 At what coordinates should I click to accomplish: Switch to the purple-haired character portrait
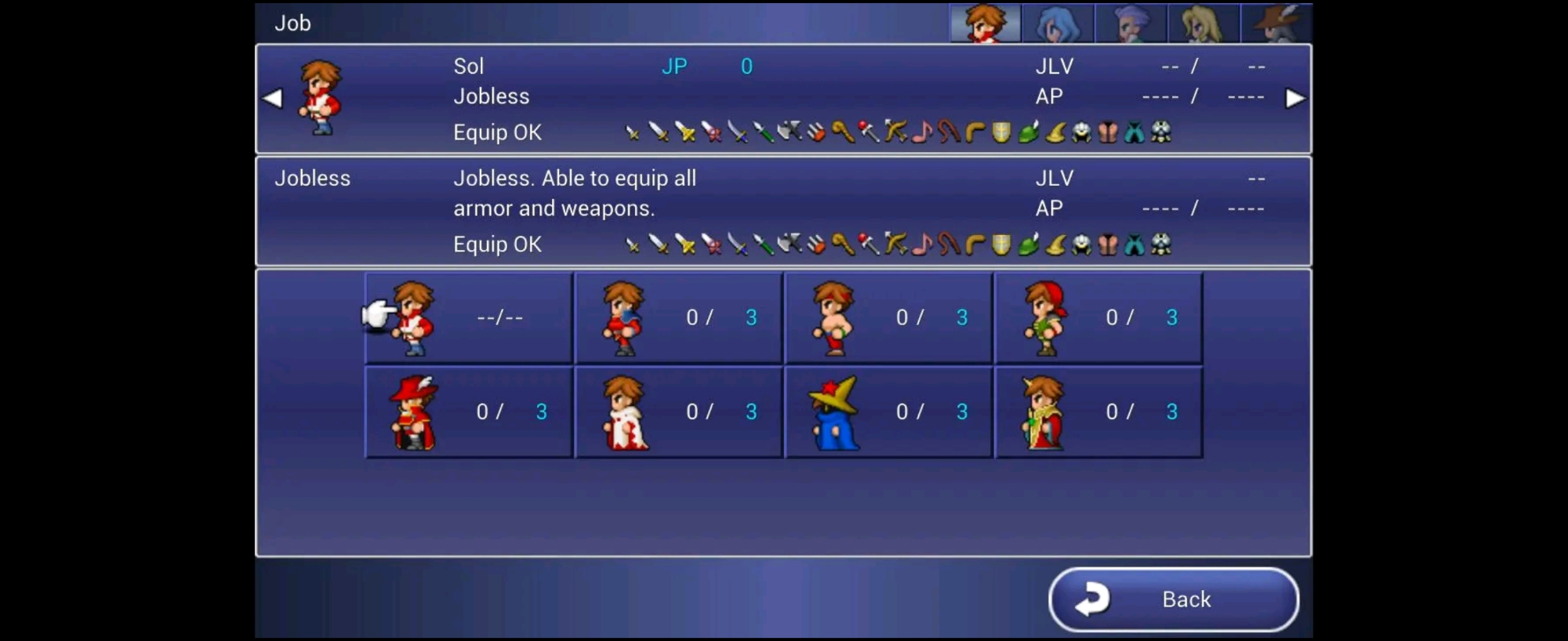1131,23
